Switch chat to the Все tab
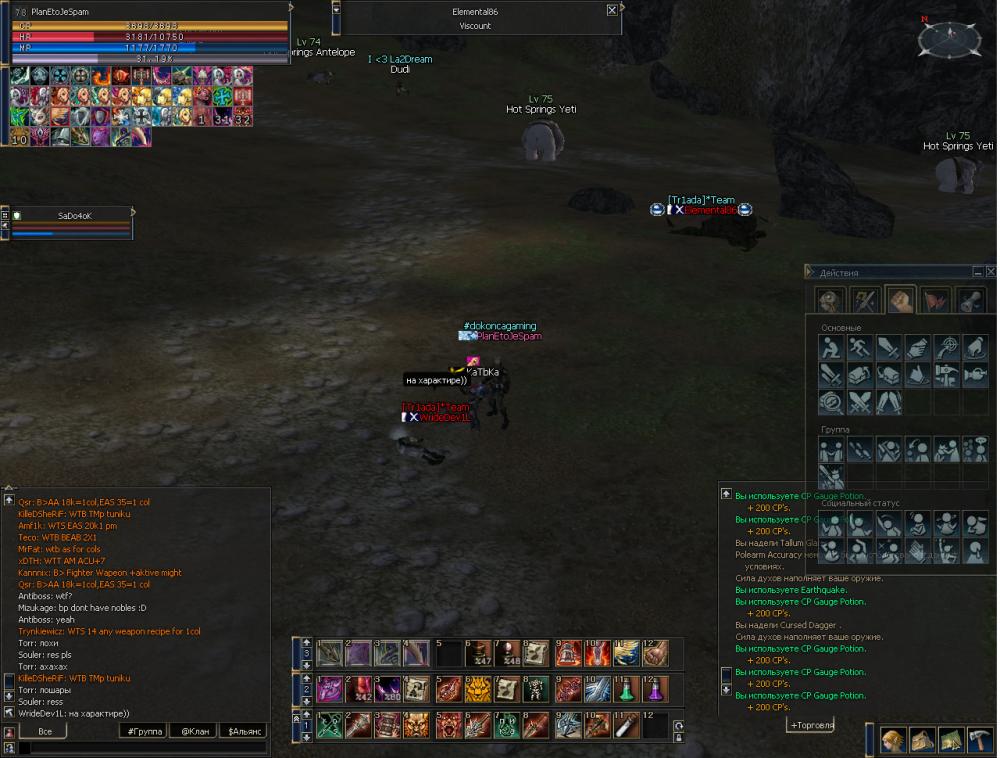Viewport: 1000px width, 758px height. coord(44,731)
